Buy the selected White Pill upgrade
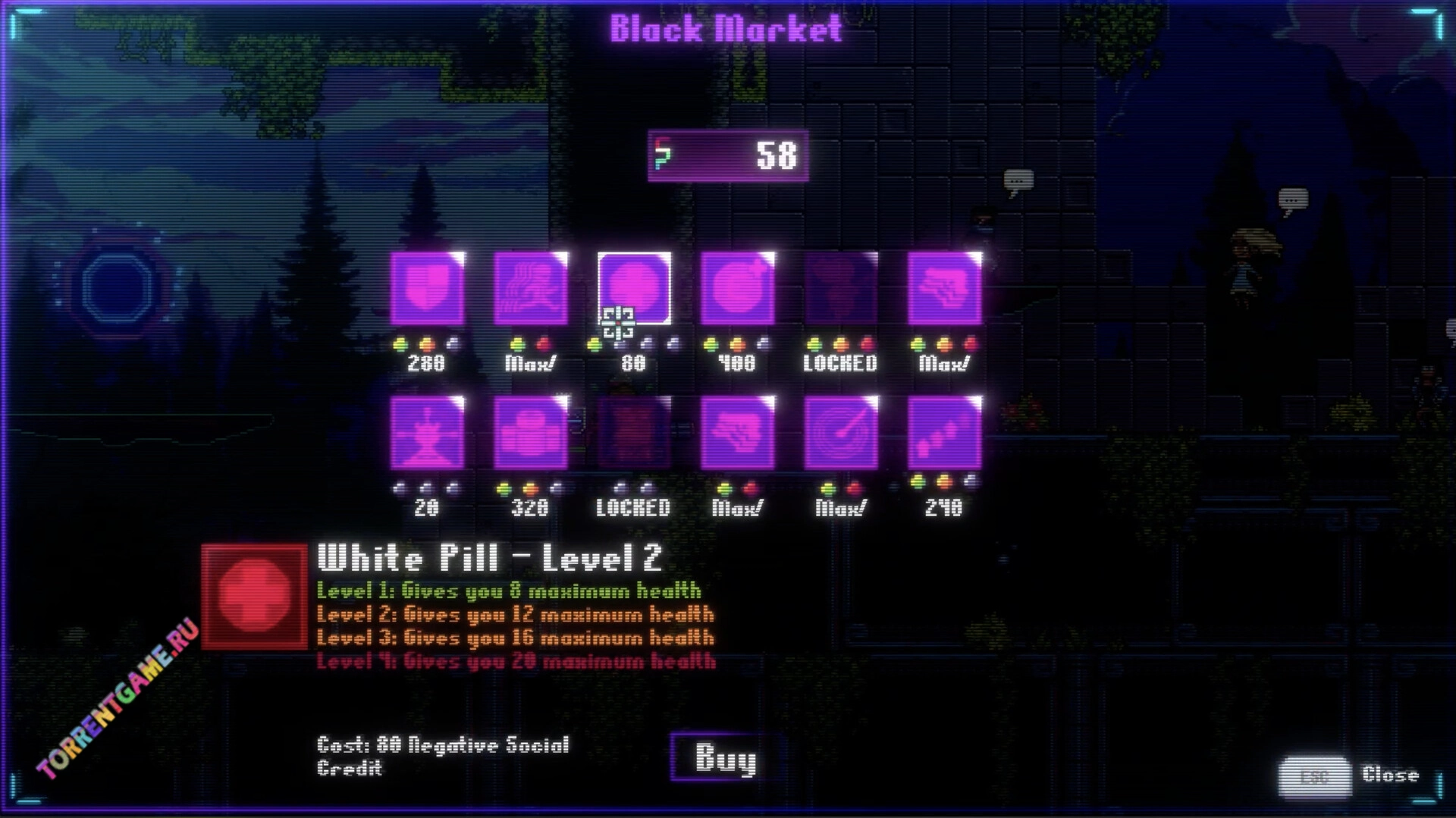The width and height of the screenshot is (1456, 818). click(x=725, y=757)
